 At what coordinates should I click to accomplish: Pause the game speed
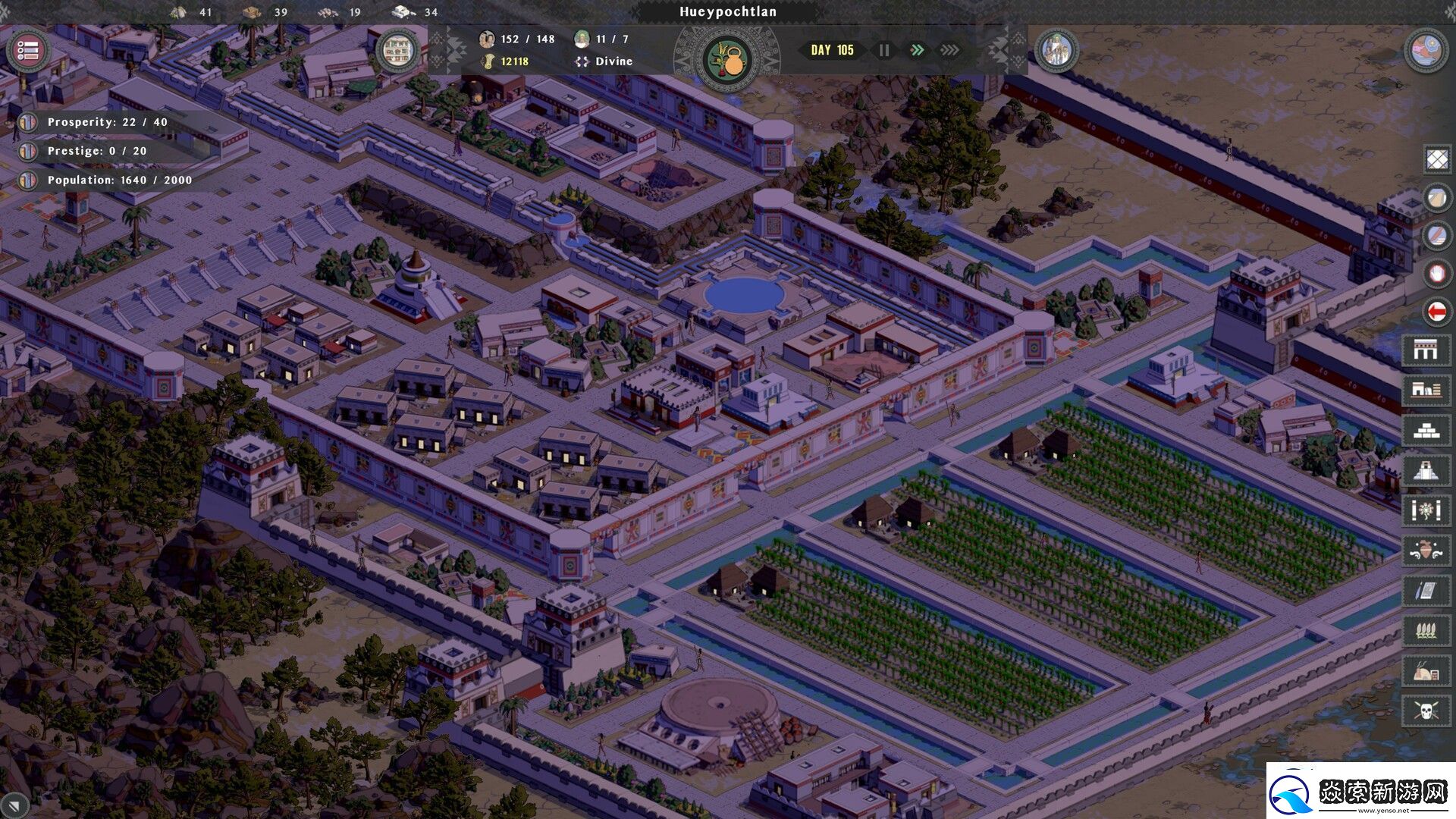(884, 50)
